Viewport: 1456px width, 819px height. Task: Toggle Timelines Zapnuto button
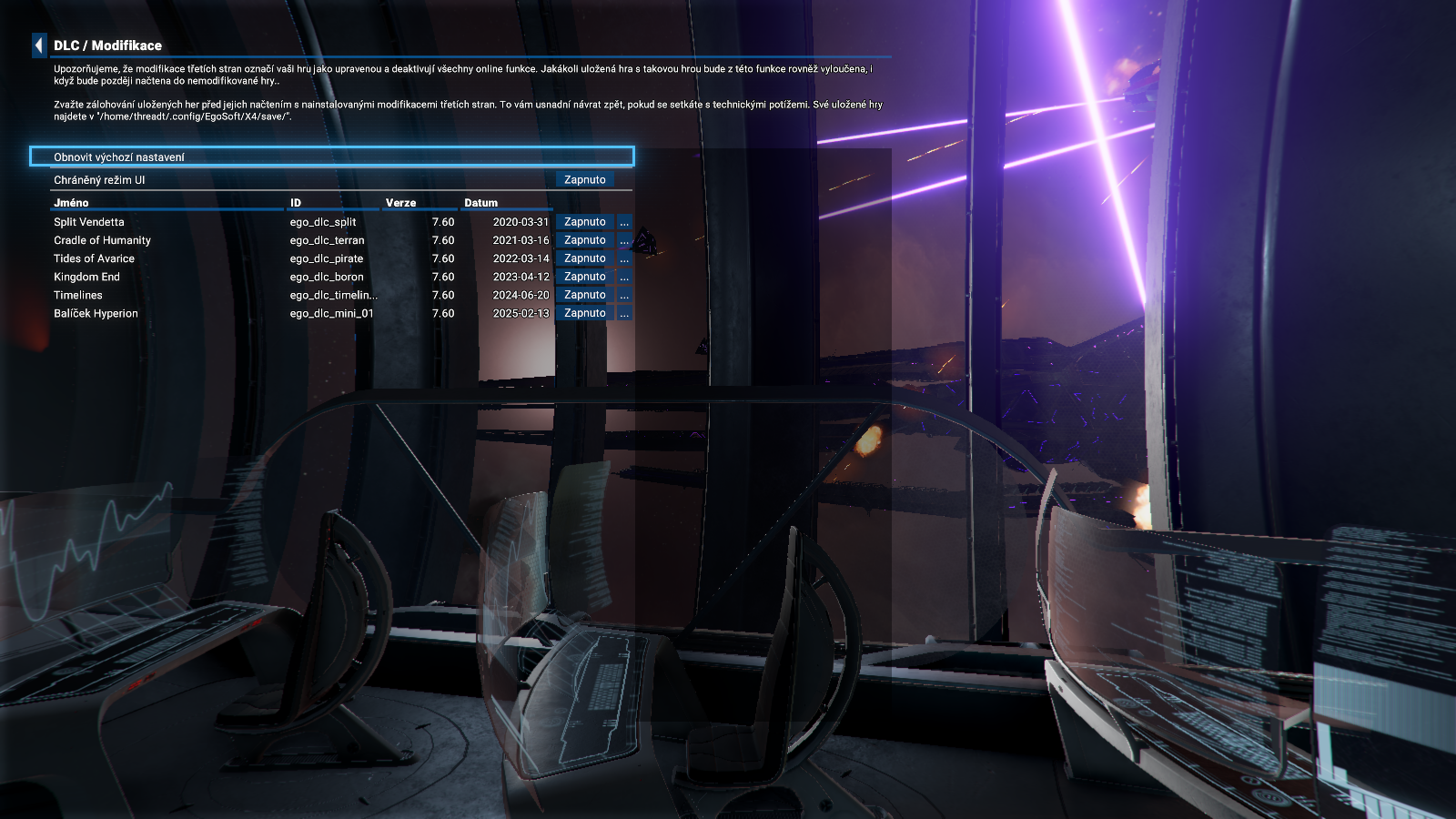pos(584,295)
